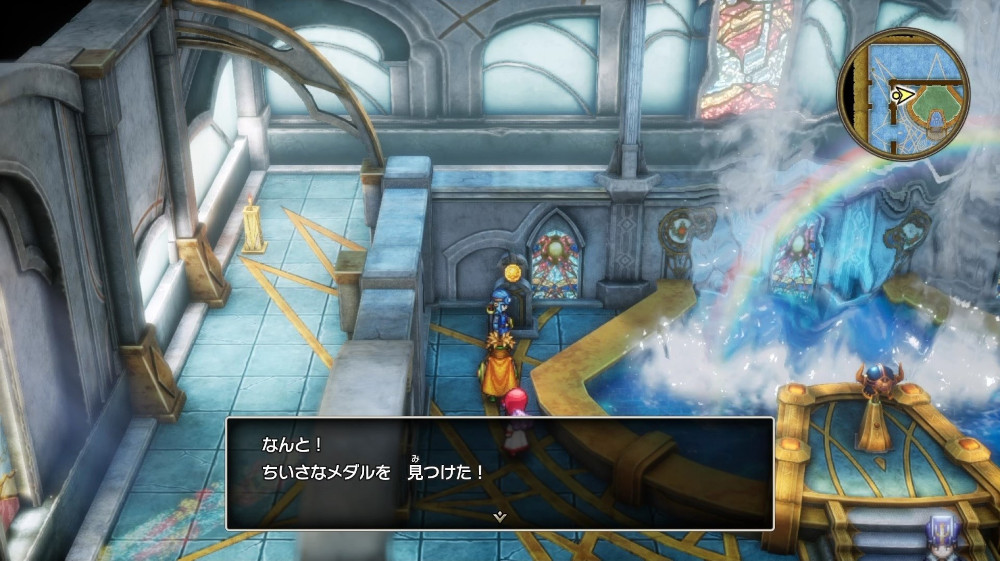Click the Small Medal message box
1000x561 pixels.
(499, 472)
